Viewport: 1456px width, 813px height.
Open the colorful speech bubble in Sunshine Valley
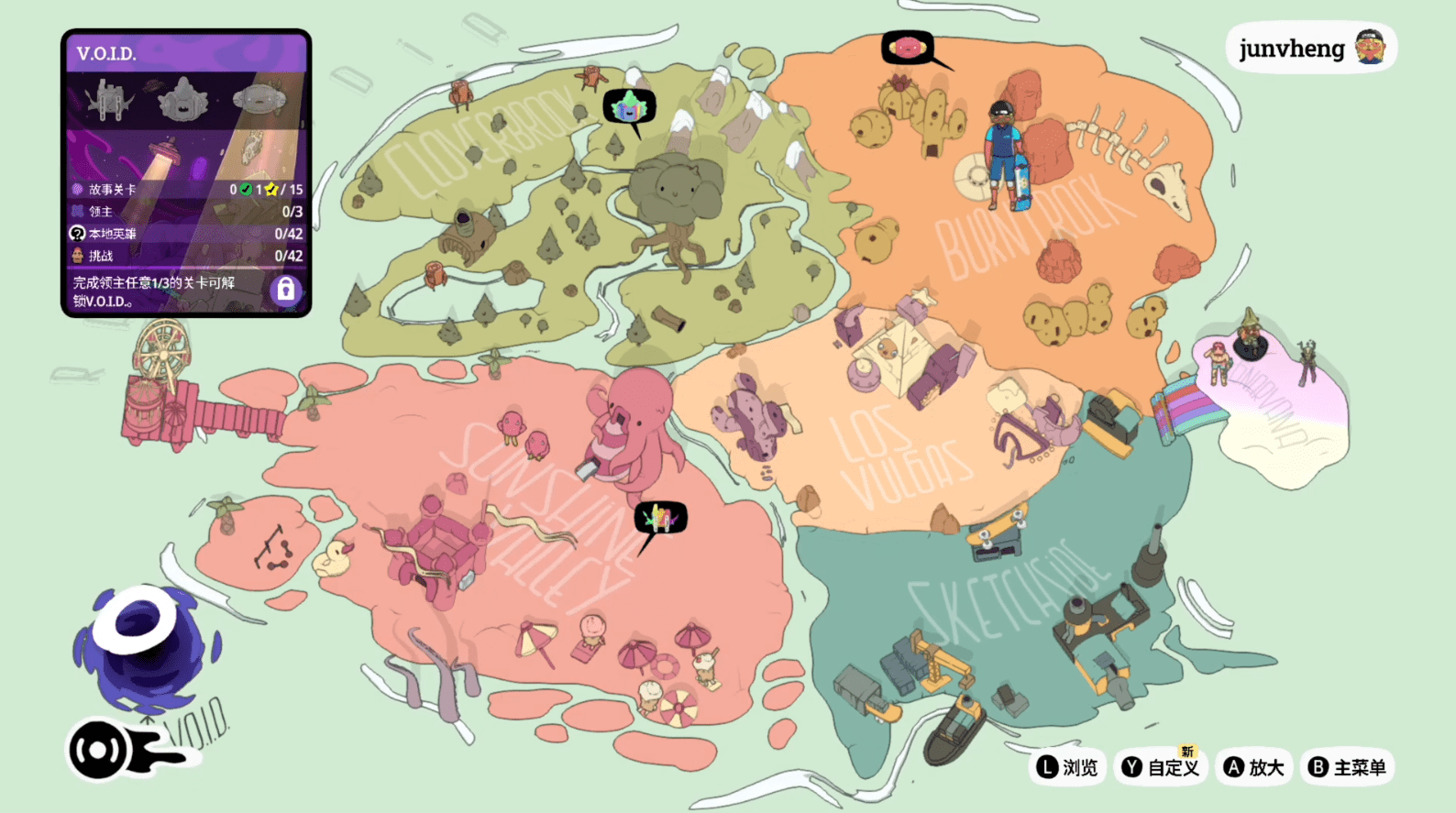click(660, 519)
